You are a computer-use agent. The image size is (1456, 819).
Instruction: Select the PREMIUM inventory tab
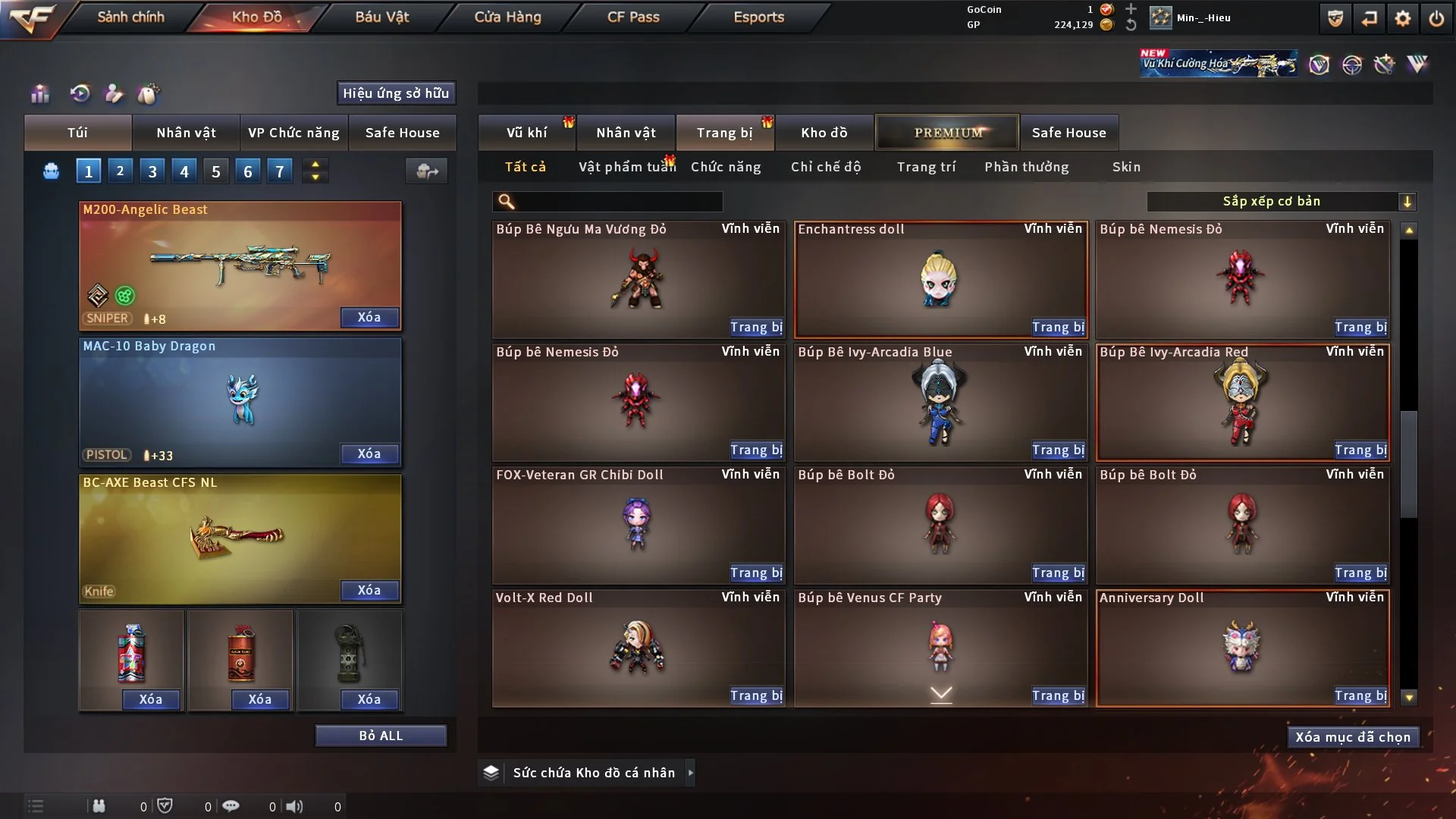pyautogui.click(x=947, y=133)
